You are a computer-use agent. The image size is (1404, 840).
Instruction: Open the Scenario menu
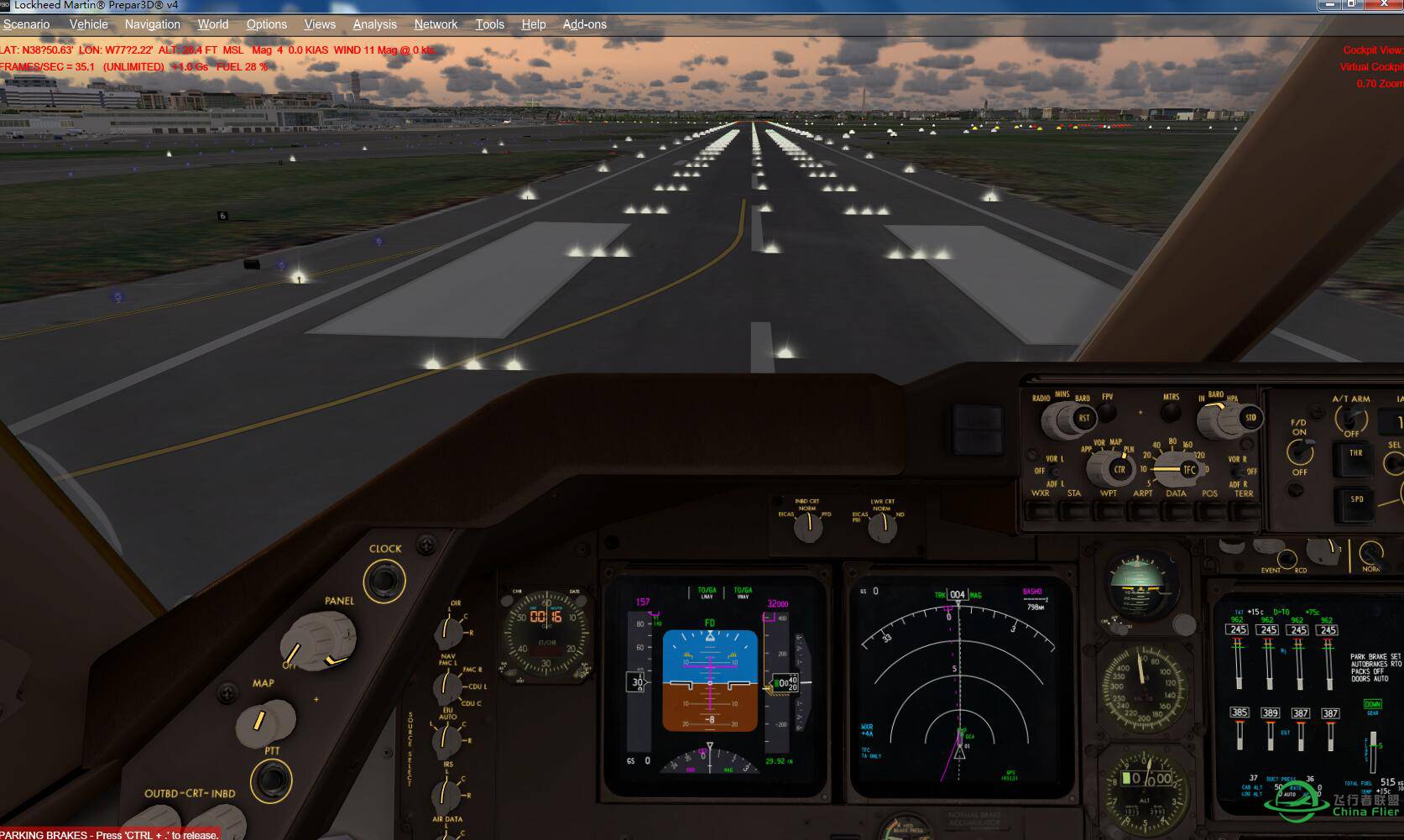[26, 23]
